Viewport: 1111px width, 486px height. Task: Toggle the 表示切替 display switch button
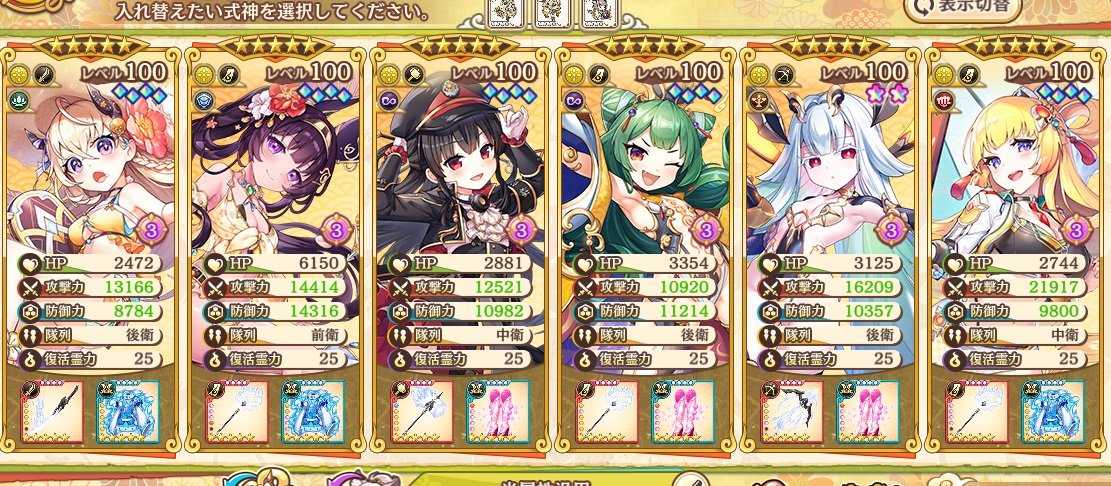(964, 8)
